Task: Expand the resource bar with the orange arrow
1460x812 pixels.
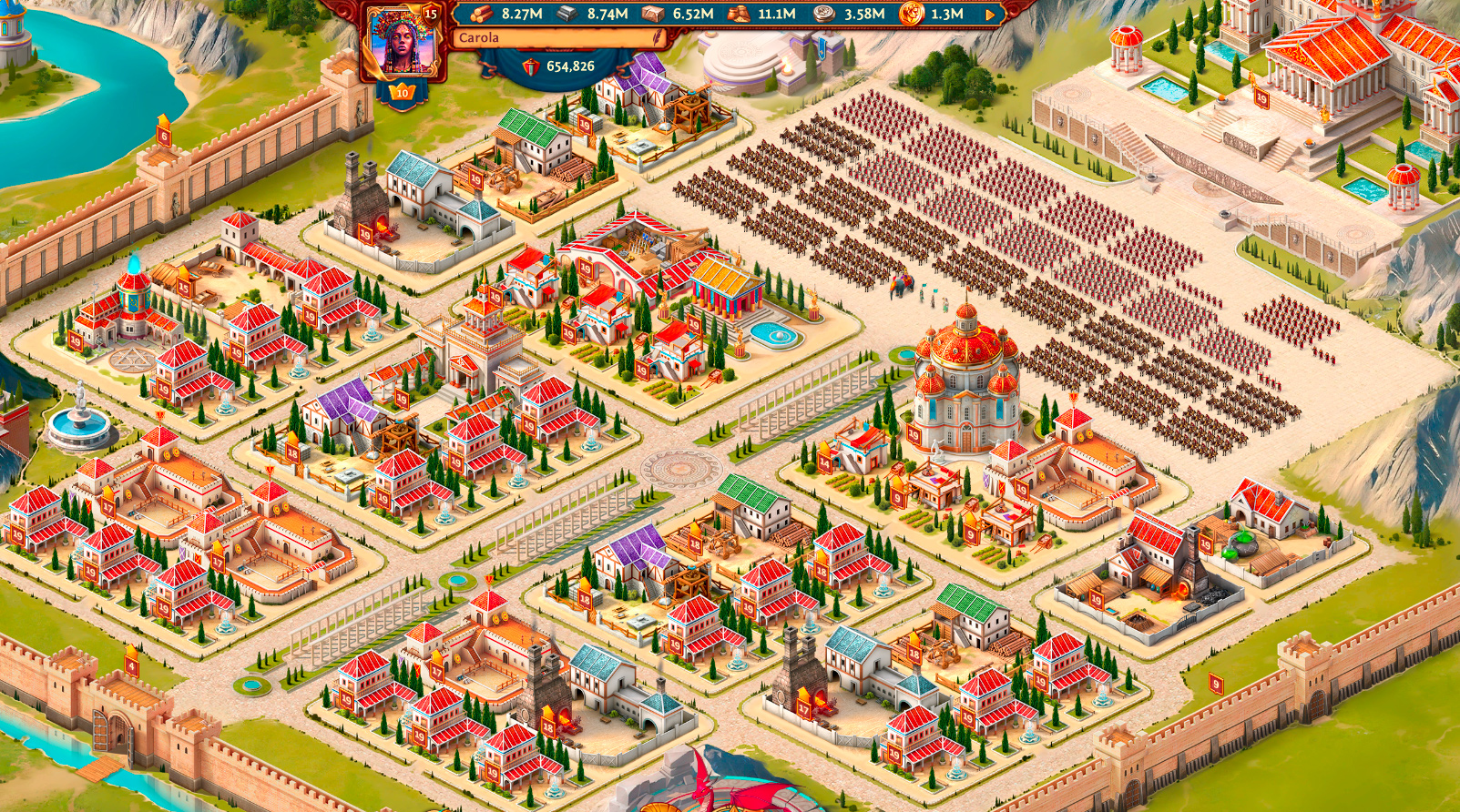Action: point(990,15)
